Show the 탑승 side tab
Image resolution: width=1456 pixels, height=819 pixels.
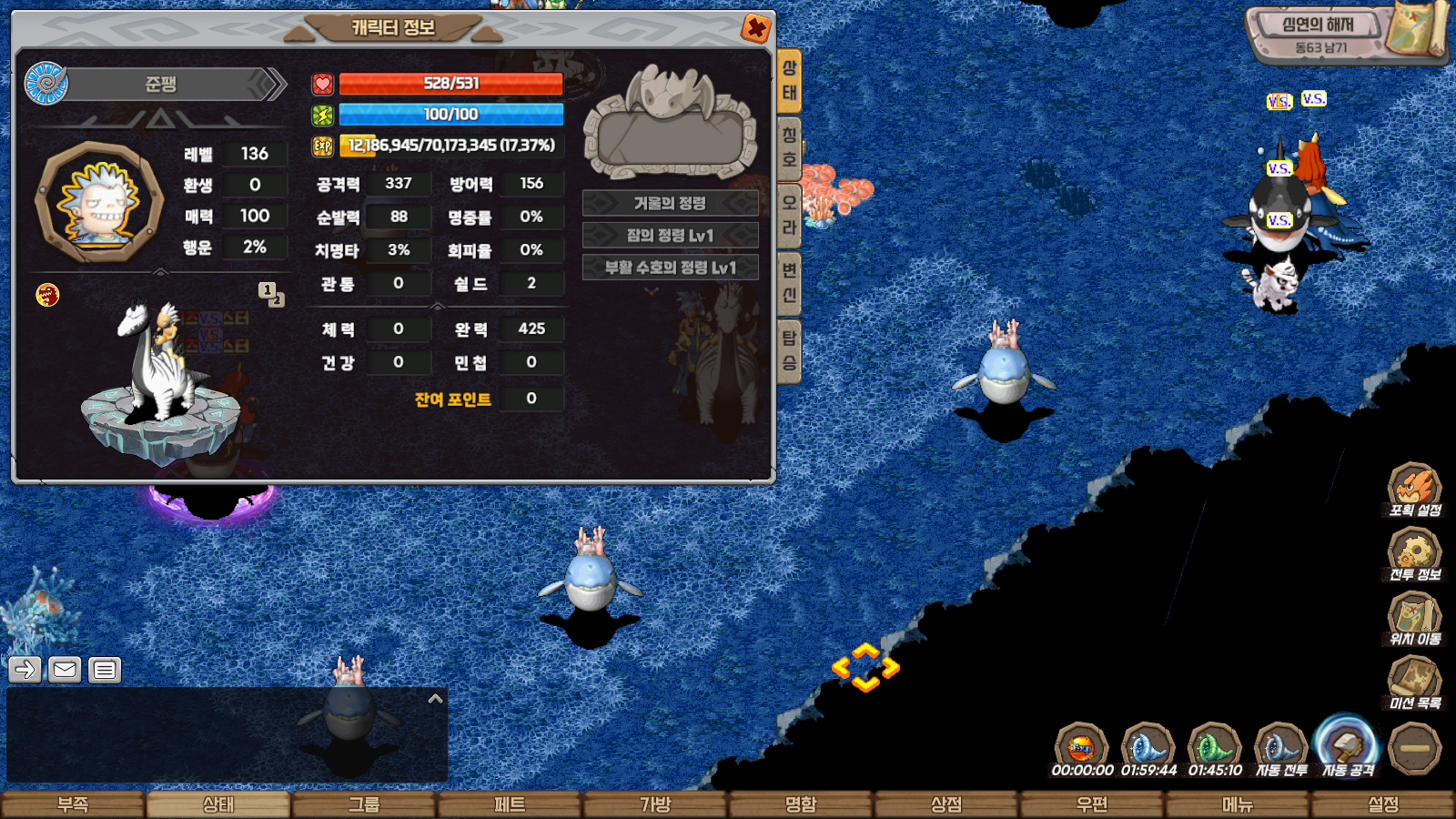(789, 350)
